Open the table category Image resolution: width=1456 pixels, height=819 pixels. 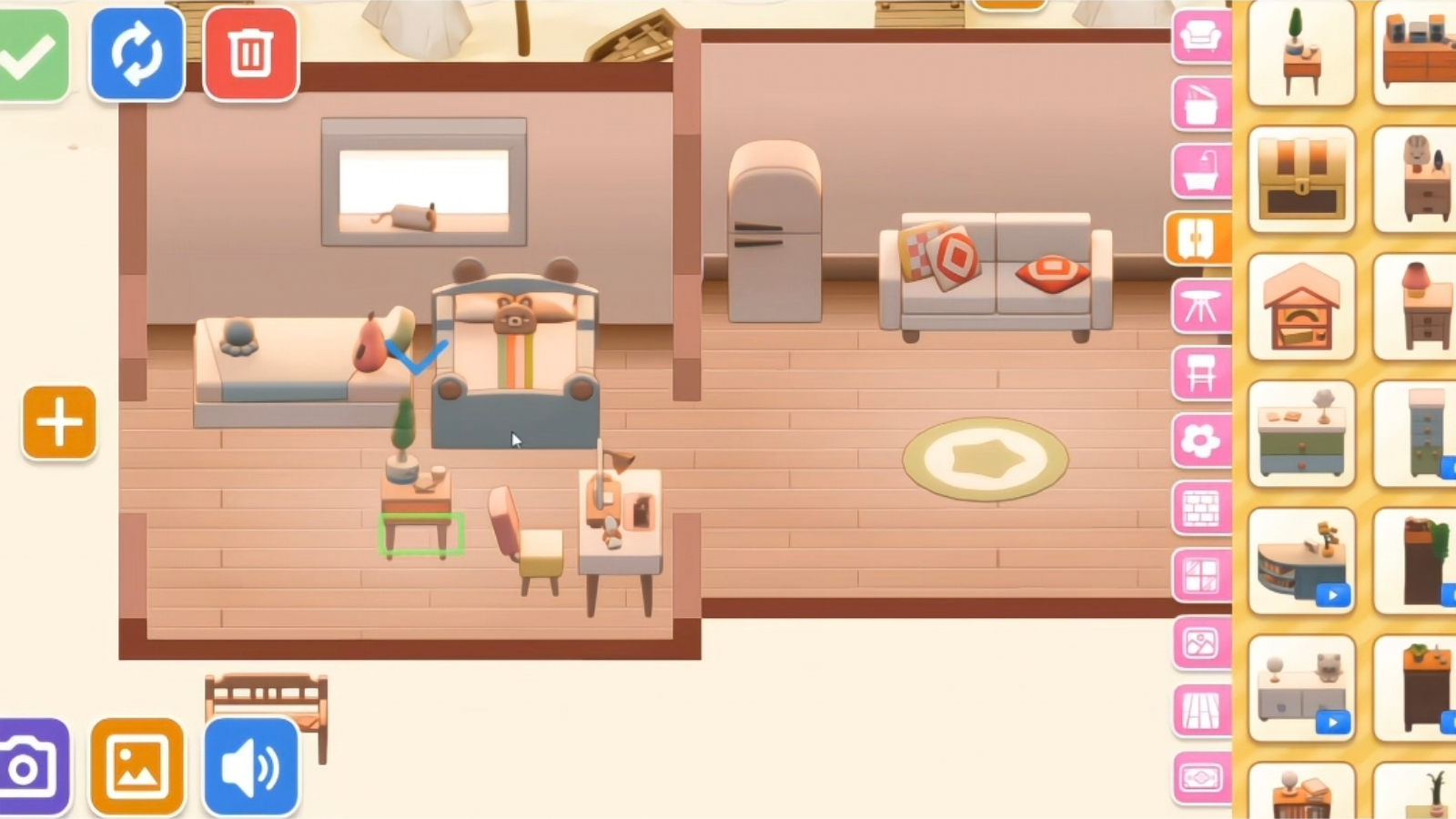coord(1199,306)
